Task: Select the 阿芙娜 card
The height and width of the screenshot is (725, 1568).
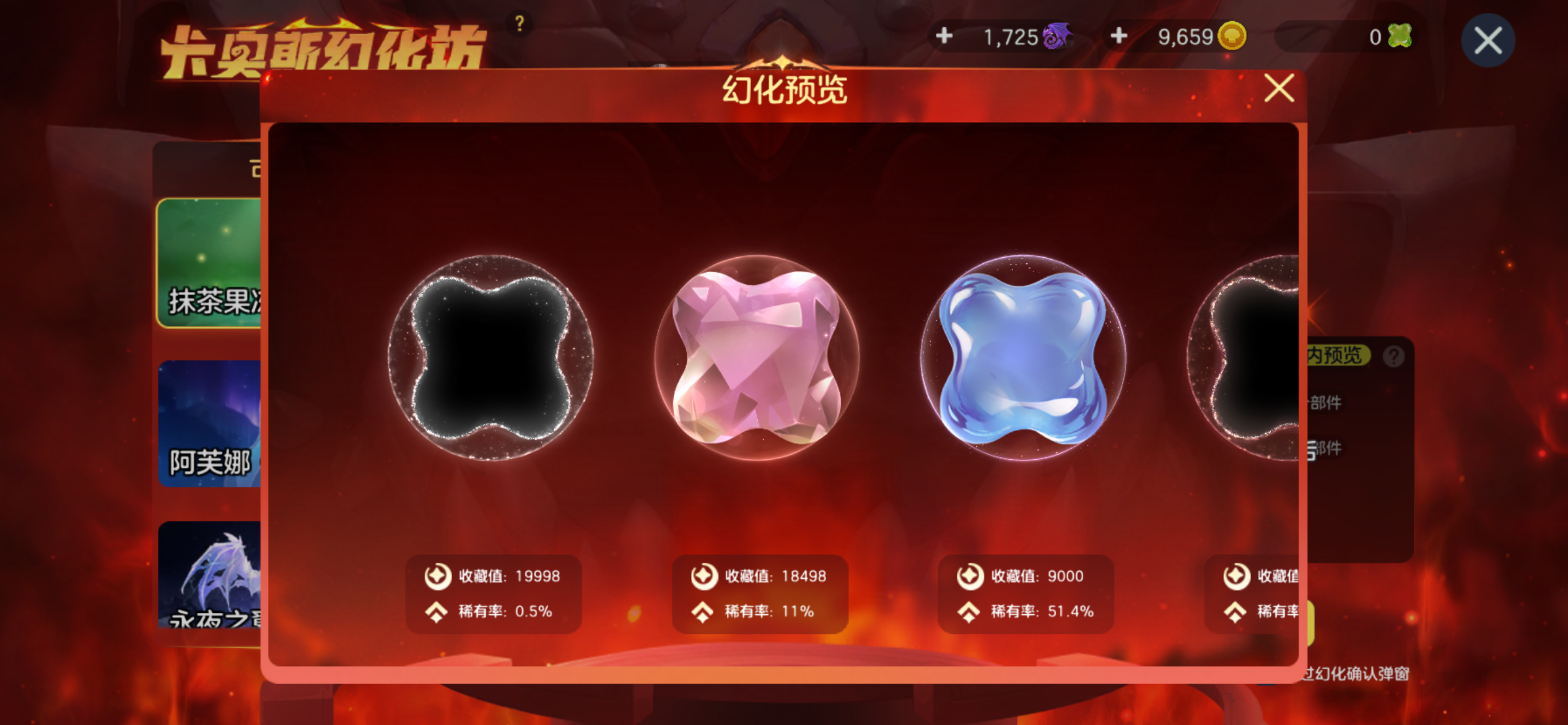Action: (209, 423)
